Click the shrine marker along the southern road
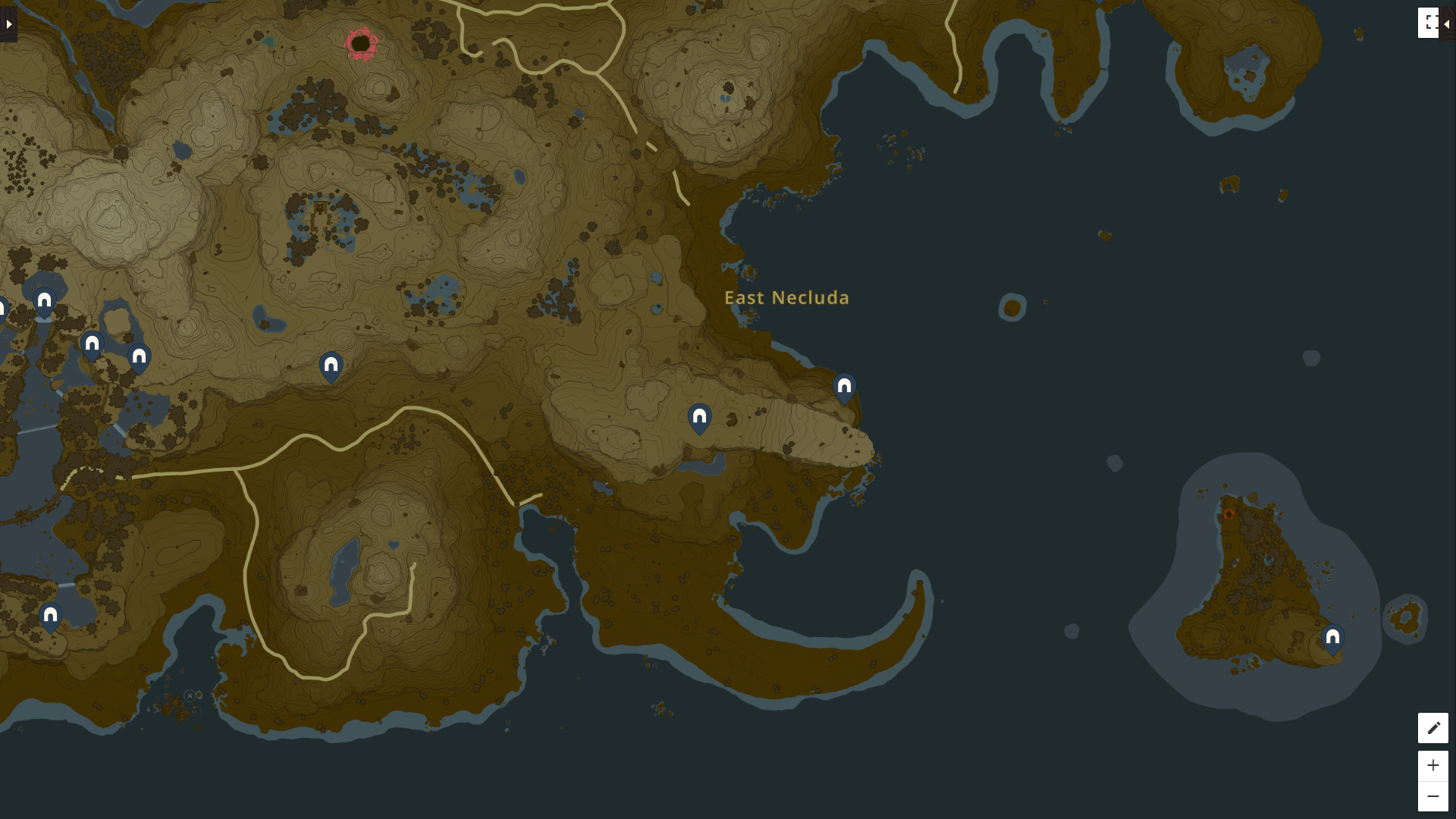Viewport: 1456px width, 819px height. [x=331, y=366]
